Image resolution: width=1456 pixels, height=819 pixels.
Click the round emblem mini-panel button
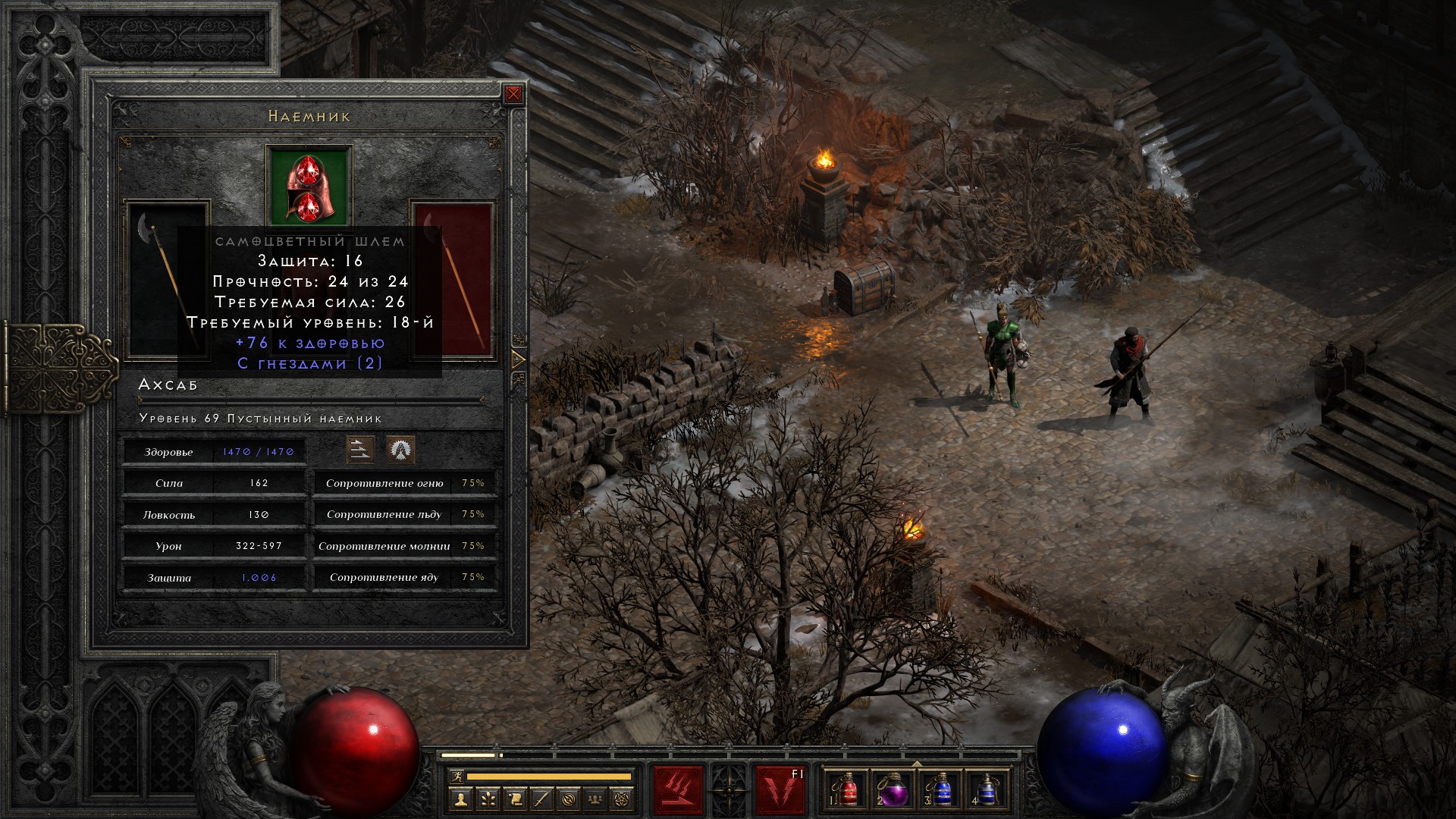click(x=570, y=799)
